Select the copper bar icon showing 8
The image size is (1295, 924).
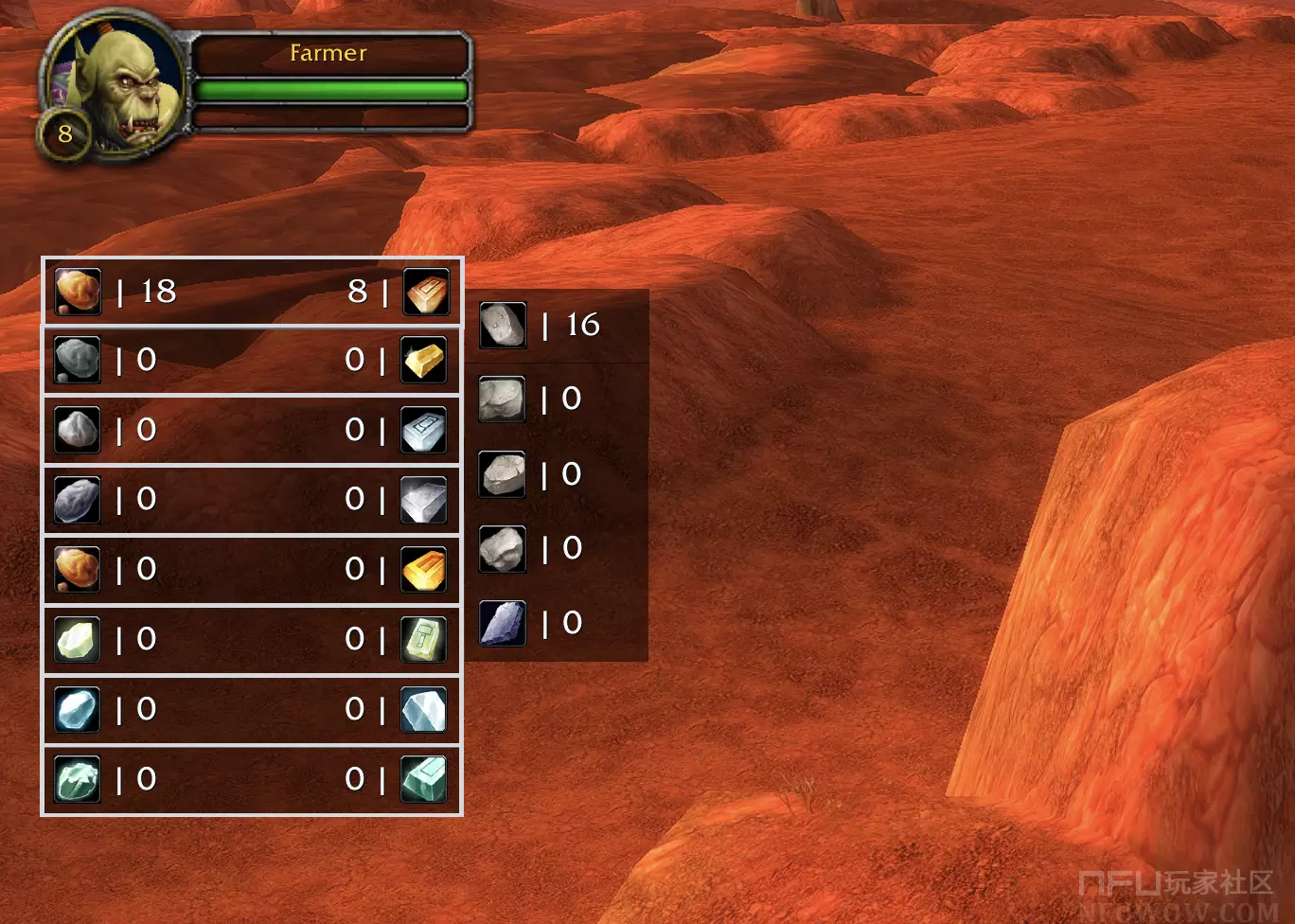(x=426, y=291)
